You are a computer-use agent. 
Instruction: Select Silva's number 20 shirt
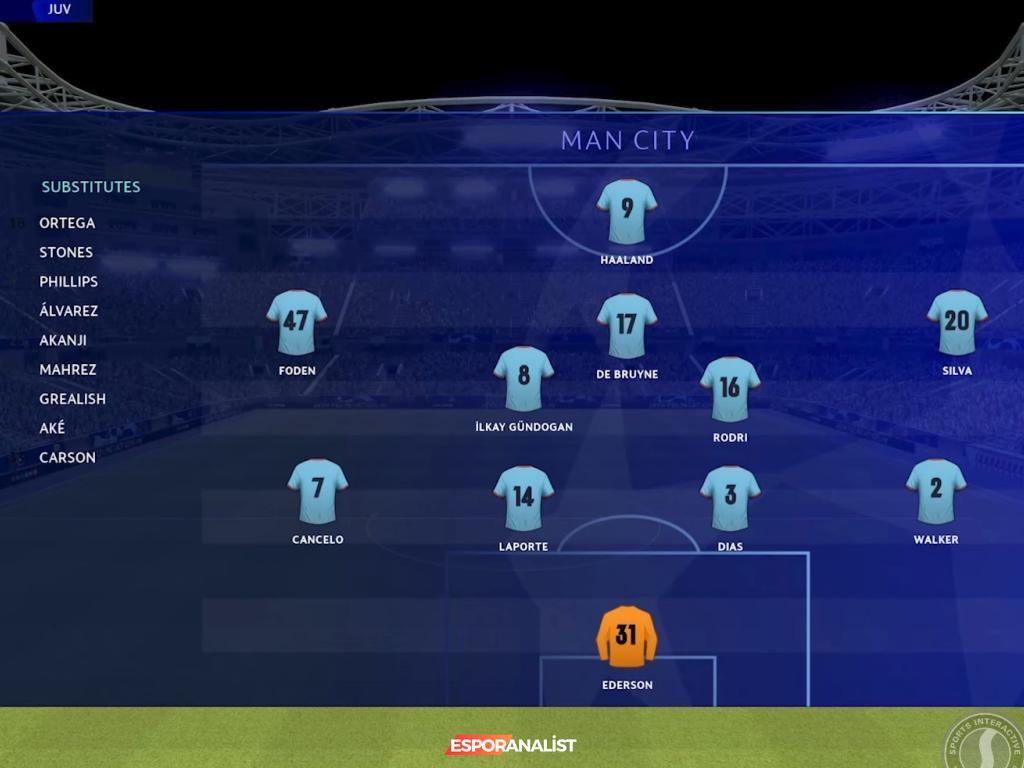tap(957, 322)
